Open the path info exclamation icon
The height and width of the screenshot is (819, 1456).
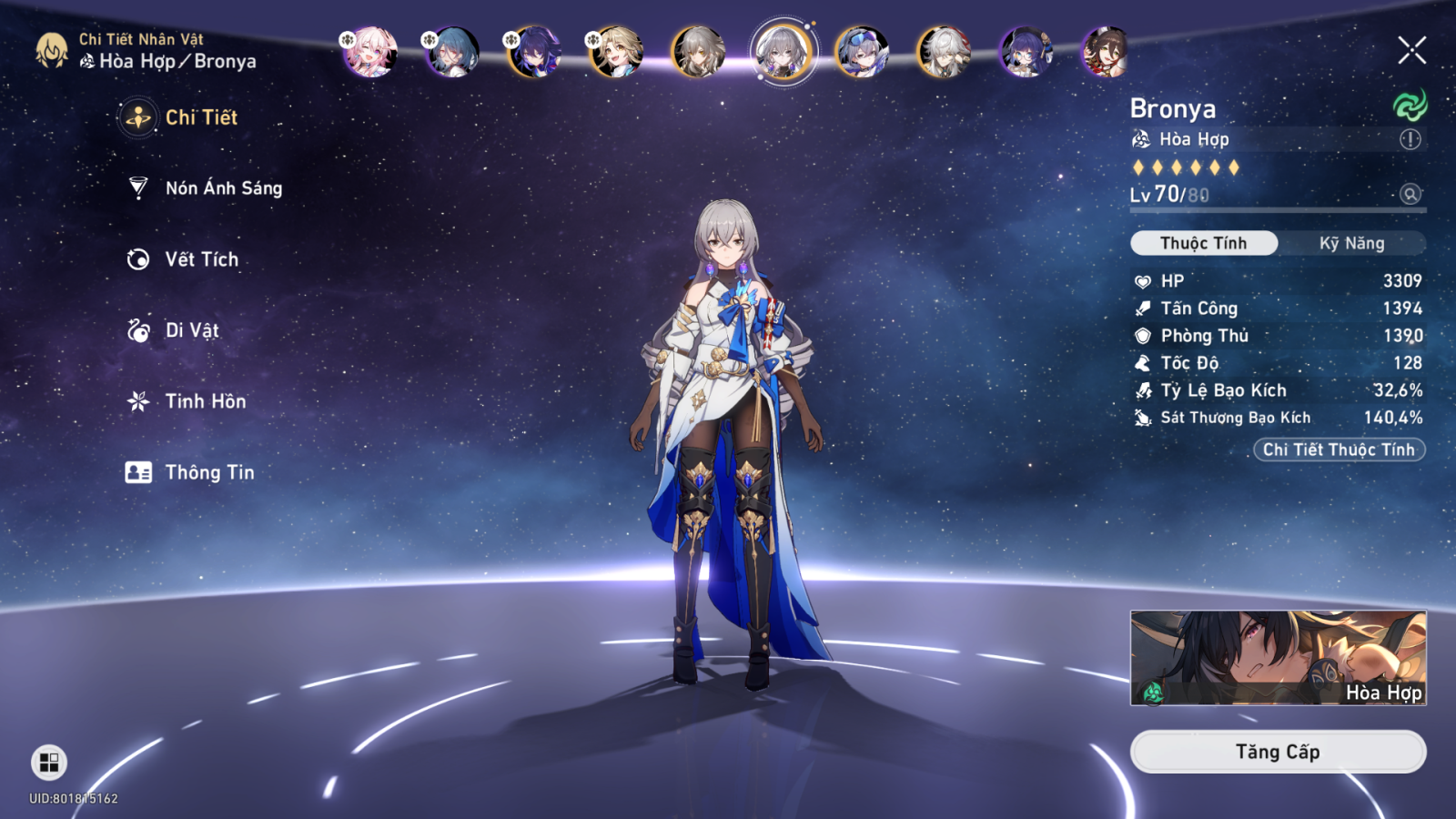coord(1410,139)
